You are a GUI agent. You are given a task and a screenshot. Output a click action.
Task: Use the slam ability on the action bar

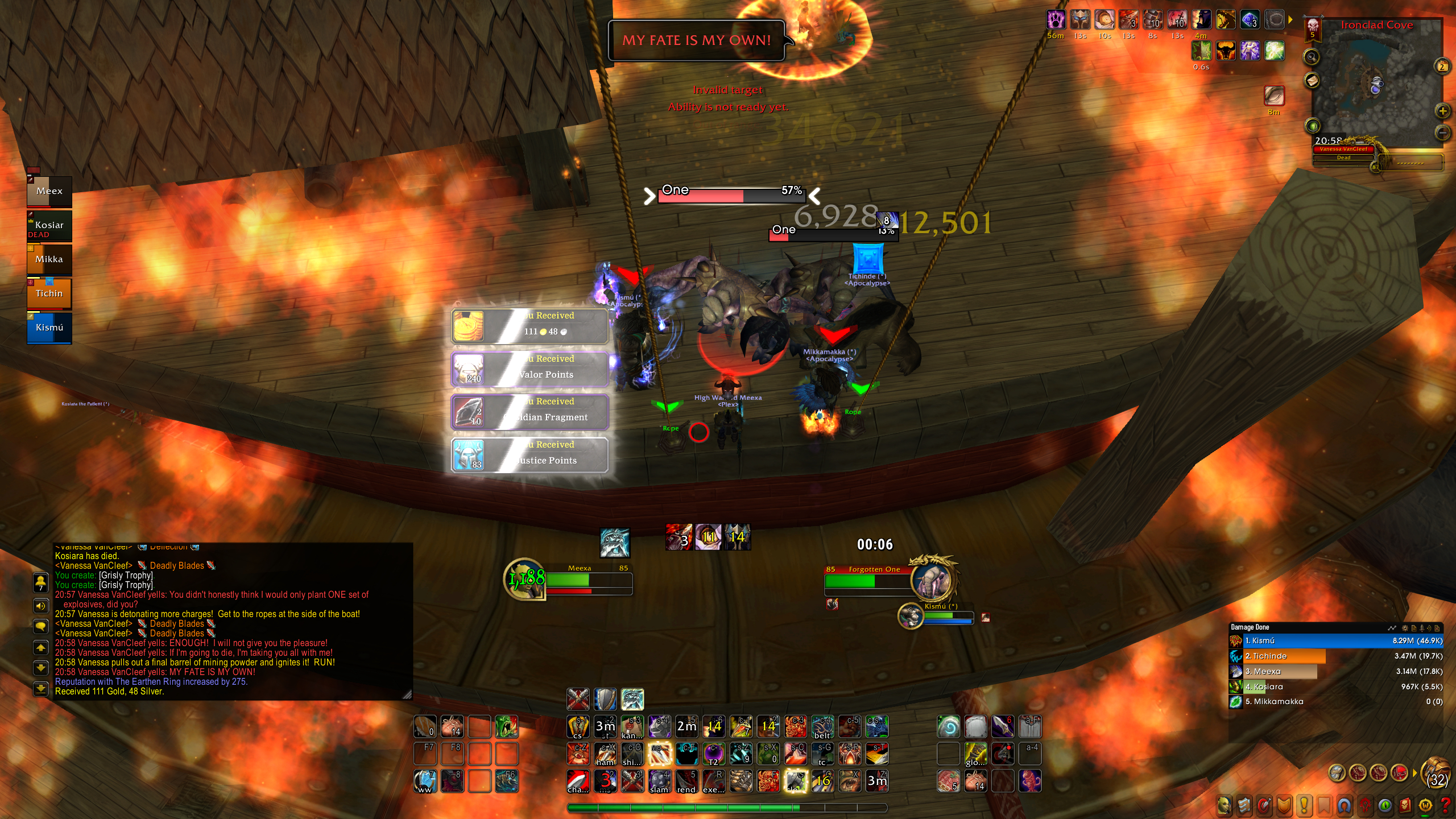pos(659,781)
